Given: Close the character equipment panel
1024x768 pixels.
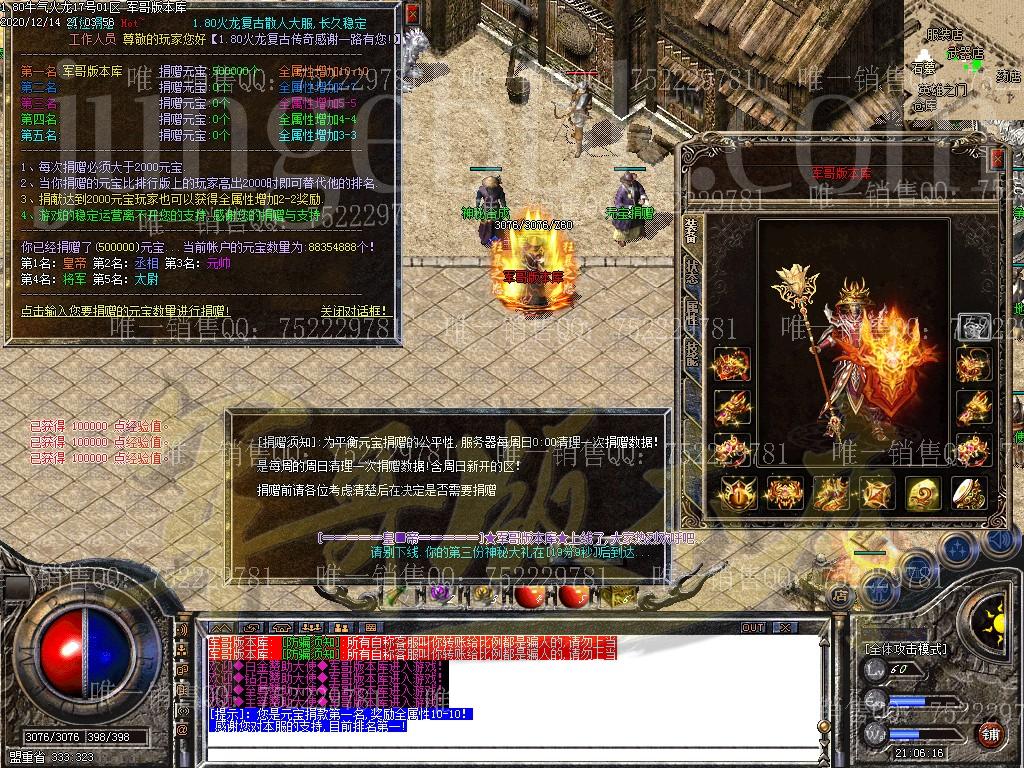Looking at the screenshot, I should coord(996,159).
